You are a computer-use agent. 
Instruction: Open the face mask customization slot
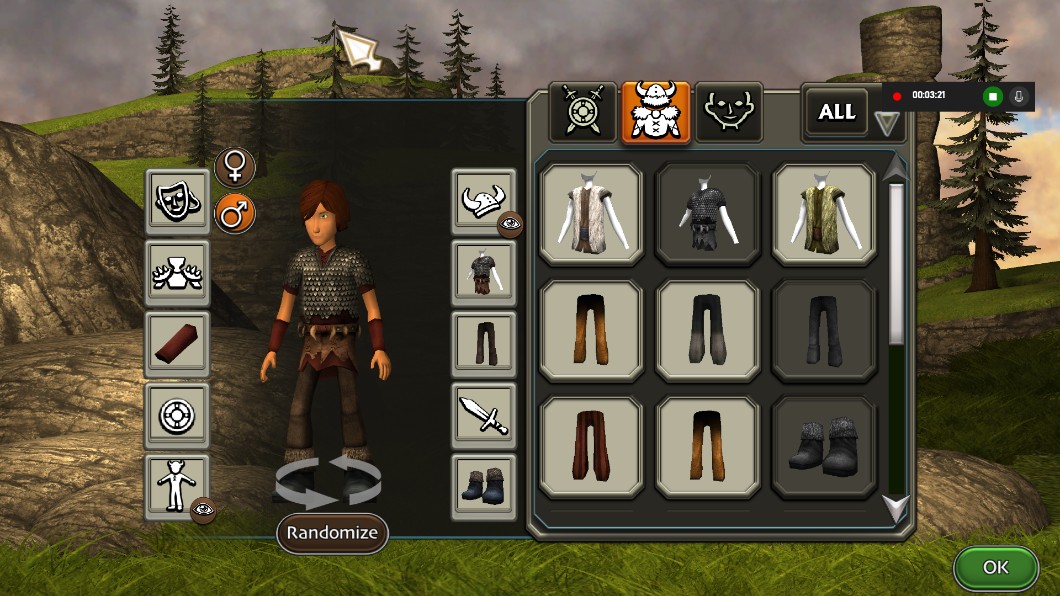pyautogui.click(x=177, y=201)
